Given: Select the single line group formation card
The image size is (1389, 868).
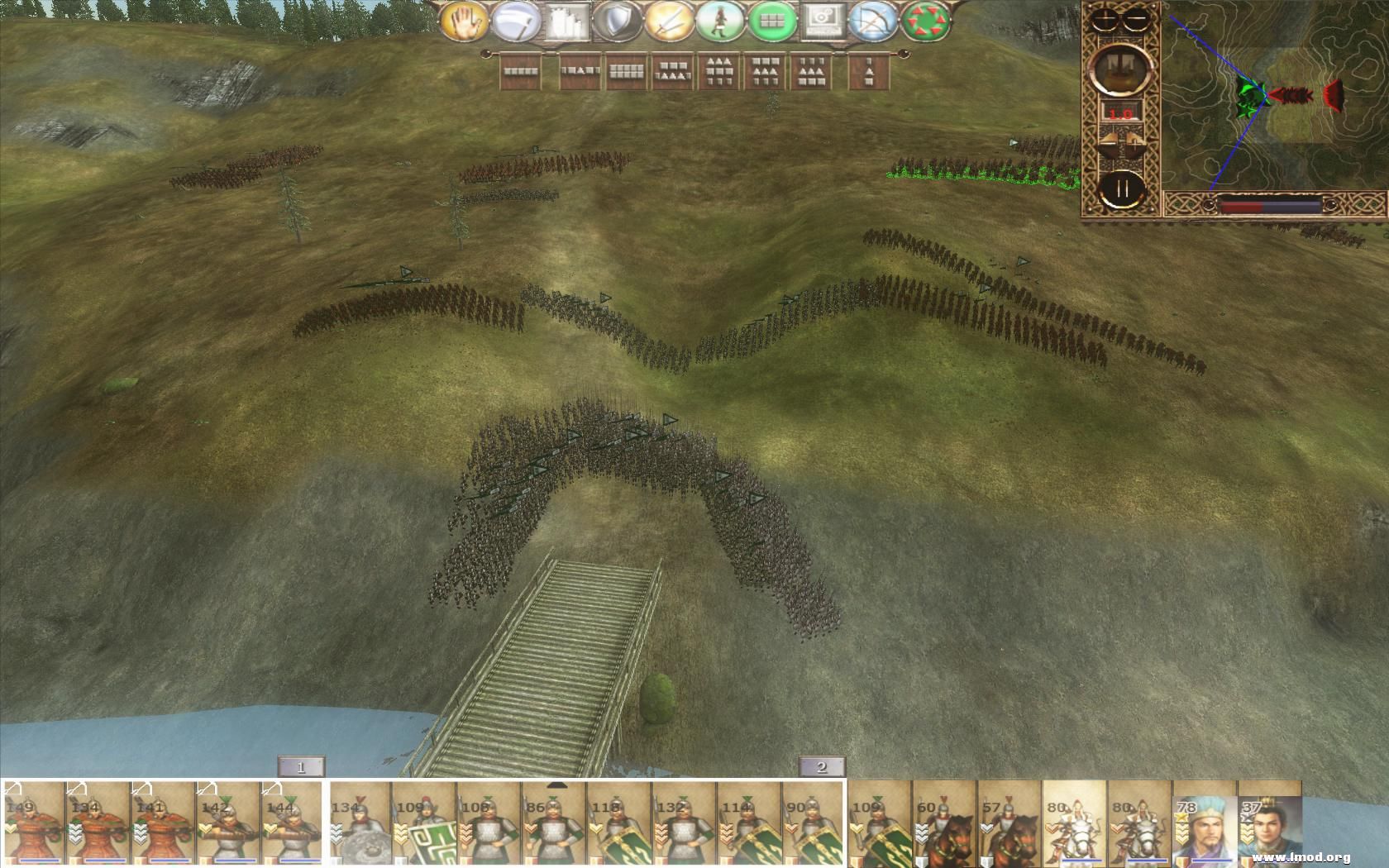Looking at the screenshot, I should [x=520, y=73].
